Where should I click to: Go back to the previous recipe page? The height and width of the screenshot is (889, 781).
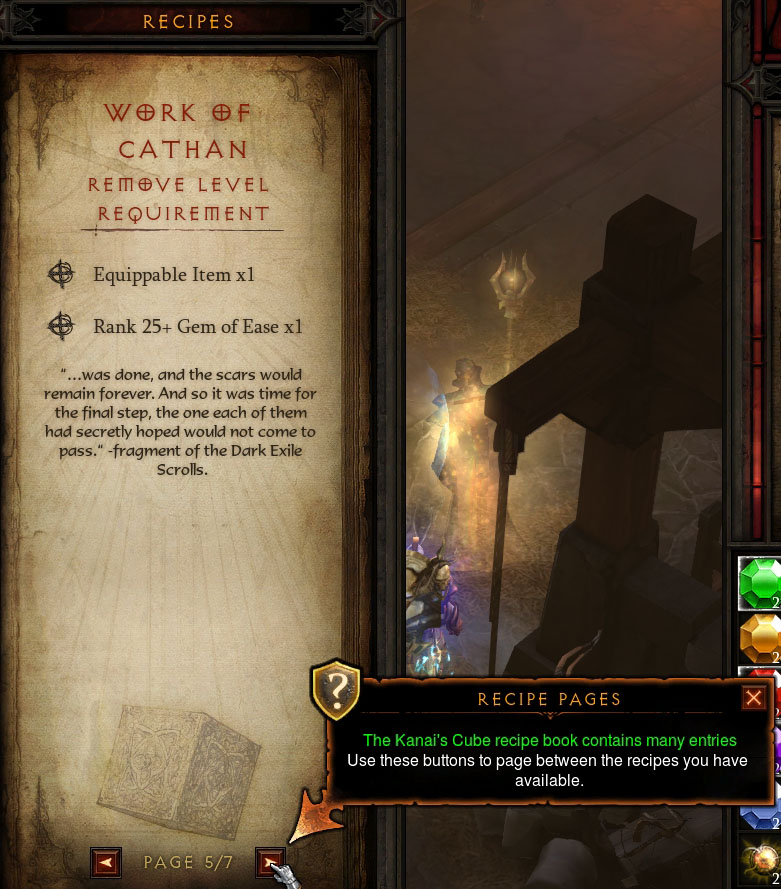(x=106, y=862)
